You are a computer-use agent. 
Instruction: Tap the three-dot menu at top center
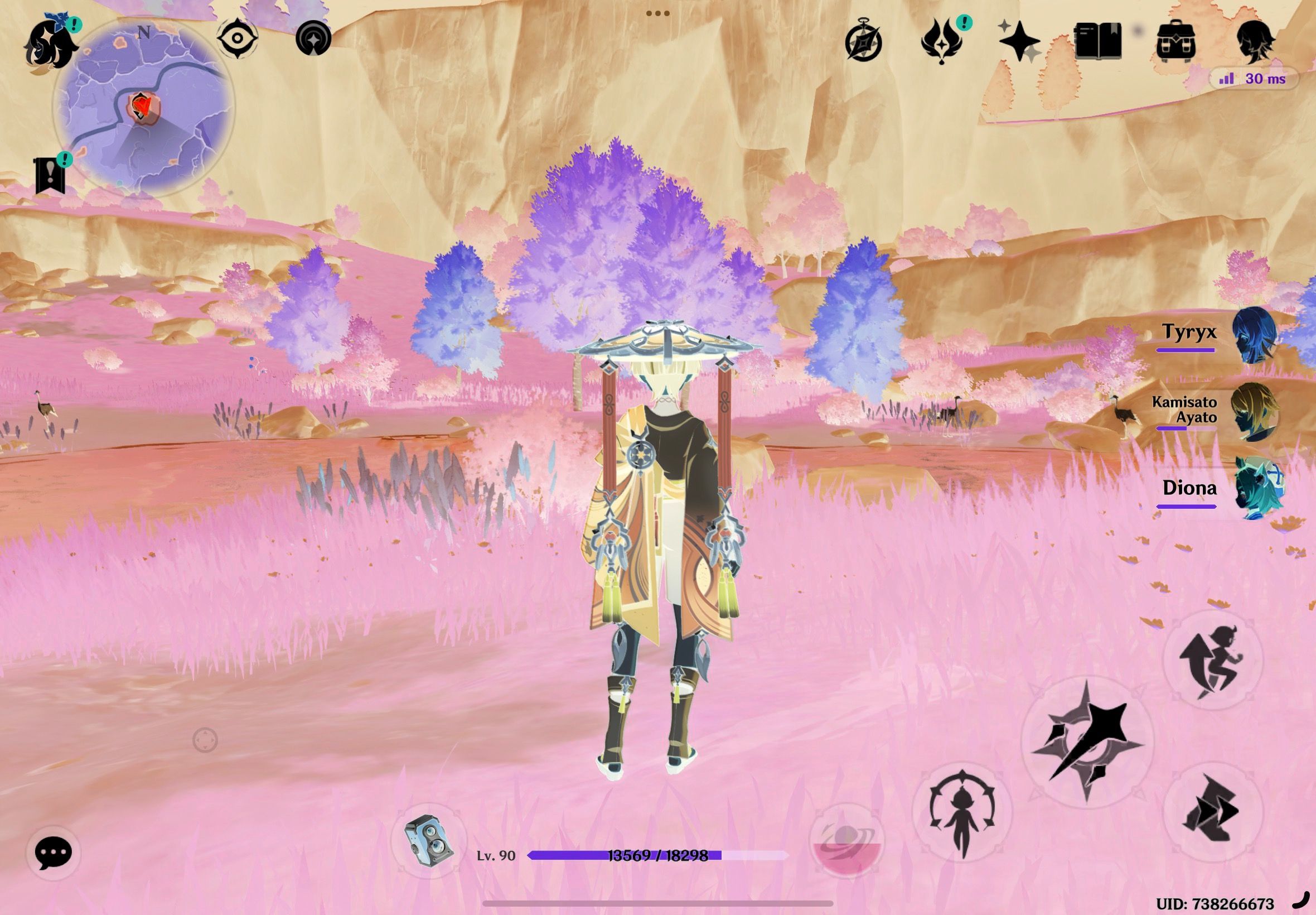pos(659,13)
